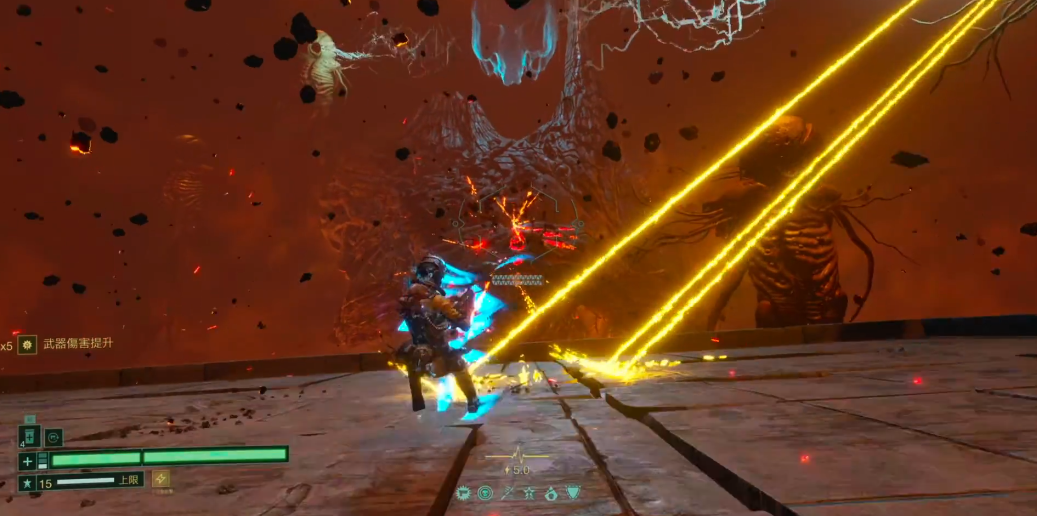Click the yellow lightning bolt icon

160,480
